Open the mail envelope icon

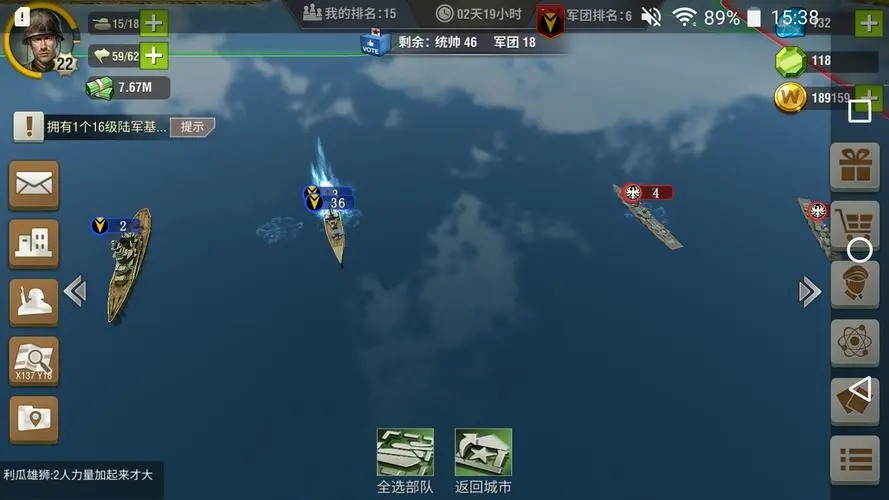(x=34, y=184)
